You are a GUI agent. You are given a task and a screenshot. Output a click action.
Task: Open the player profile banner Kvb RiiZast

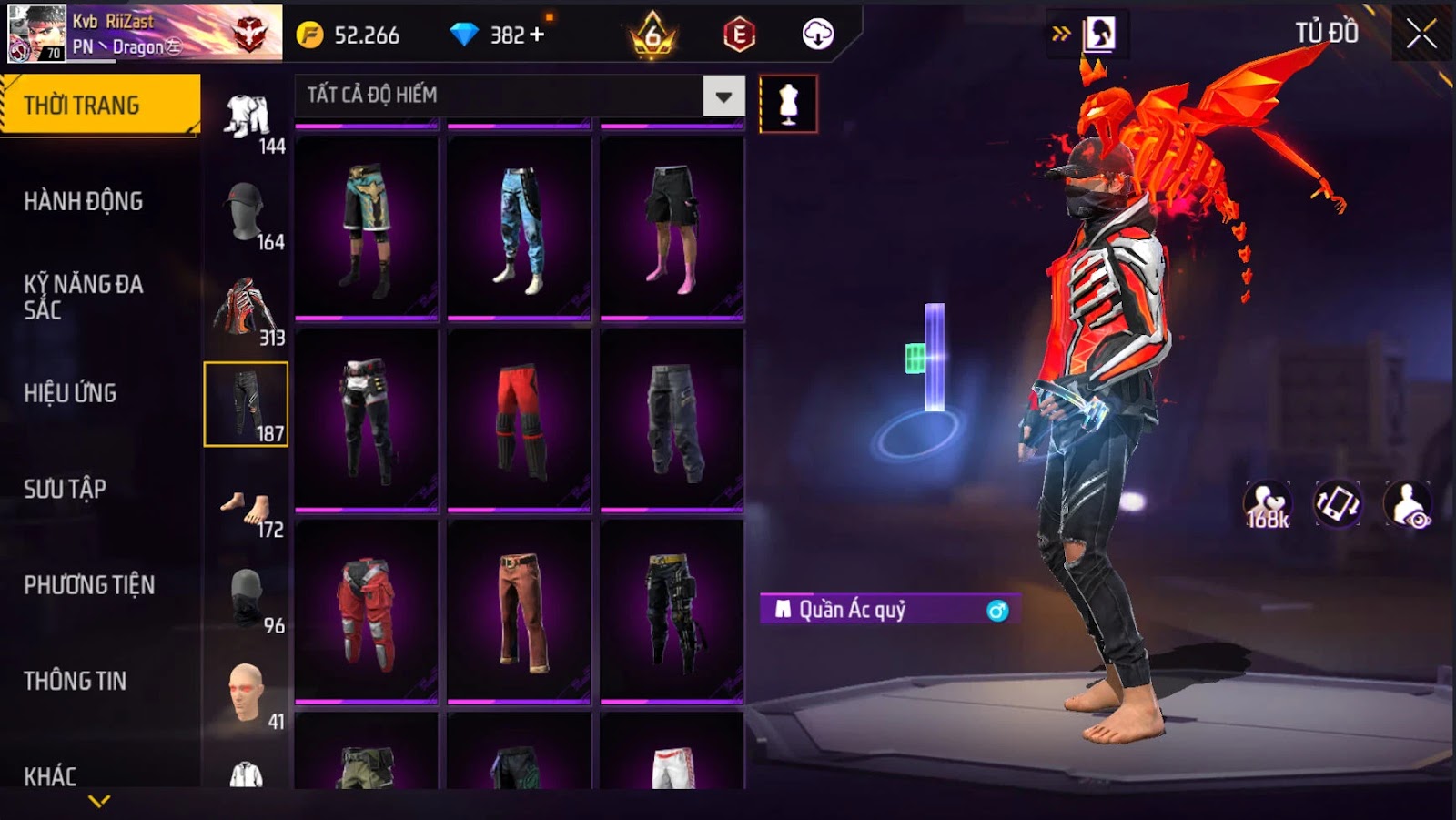(145, 33)
